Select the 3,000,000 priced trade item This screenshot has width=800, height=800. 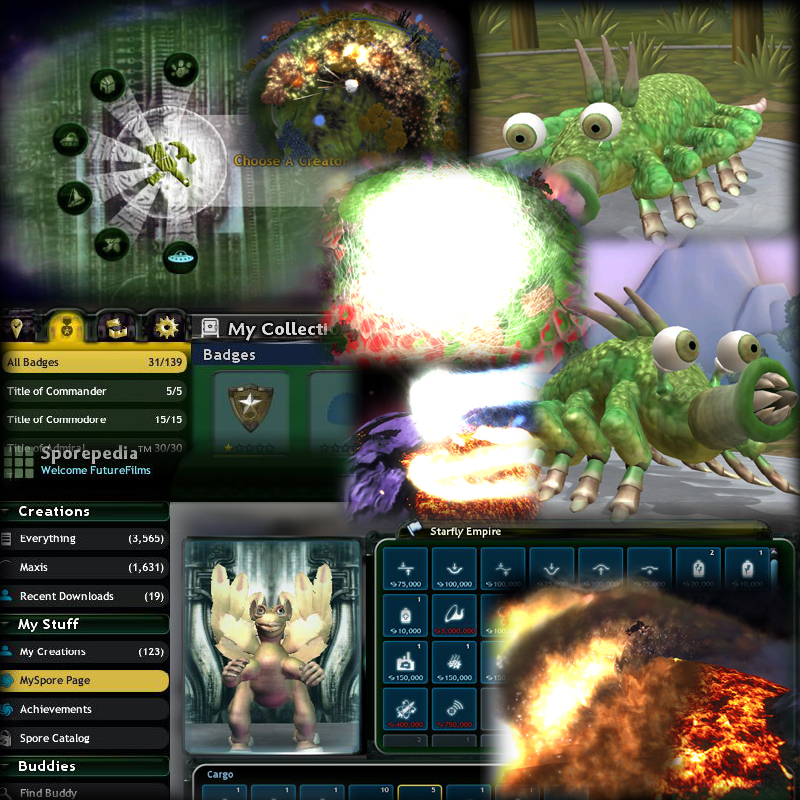(x=453, y=616)
